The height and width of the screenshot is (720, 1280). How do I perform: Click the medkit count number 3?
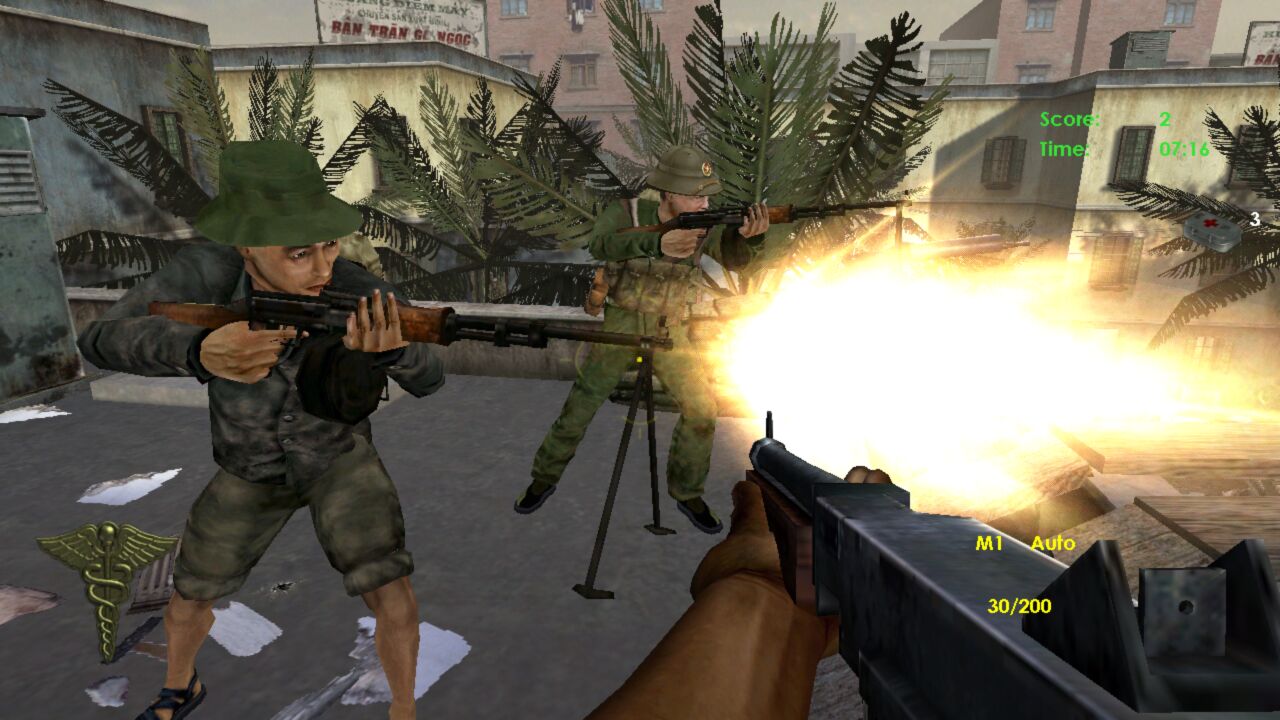[1254, 218]
